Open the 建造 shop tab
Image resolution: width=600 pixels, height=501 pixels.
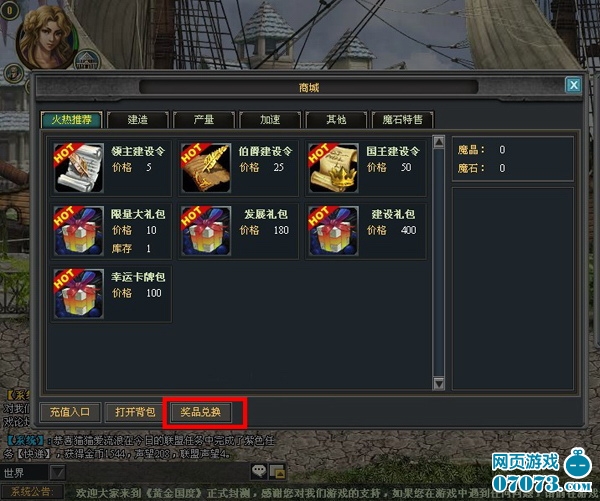(138, 120)
